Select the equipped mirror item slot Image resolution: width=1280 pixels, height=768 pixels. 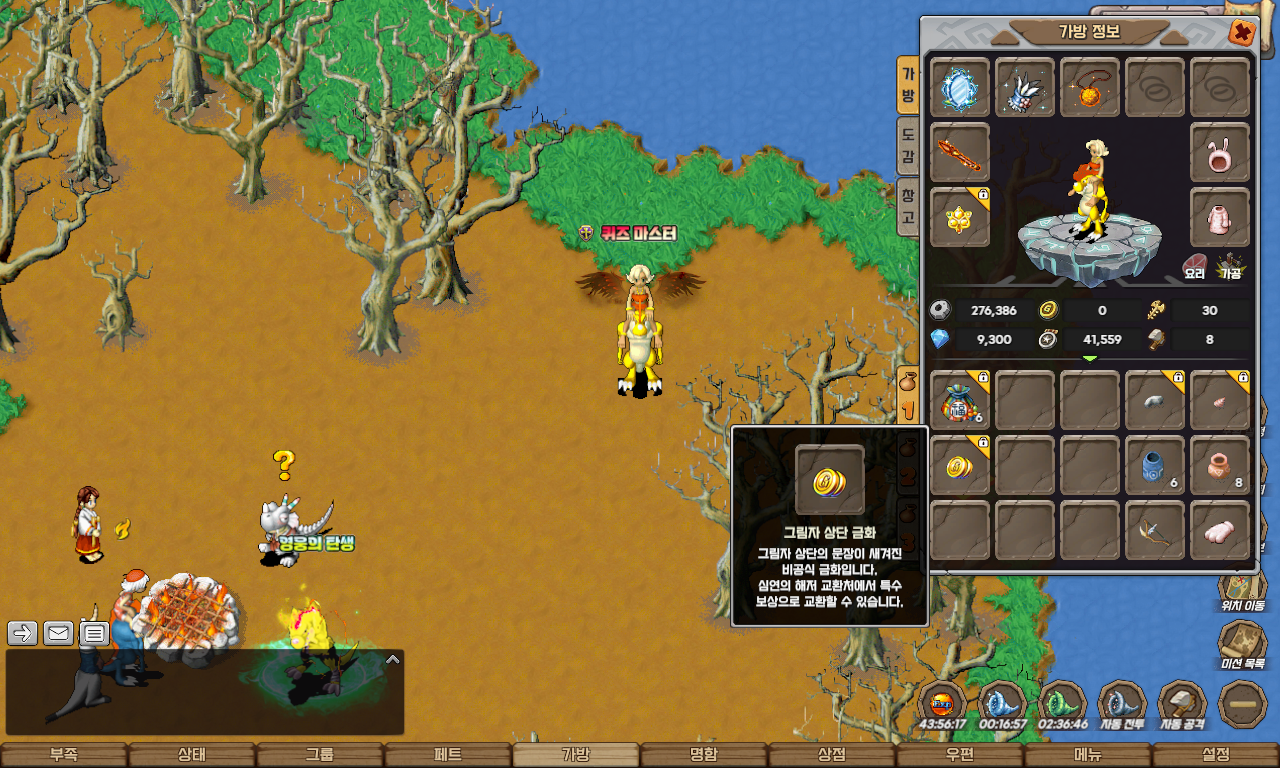[960, 88]
